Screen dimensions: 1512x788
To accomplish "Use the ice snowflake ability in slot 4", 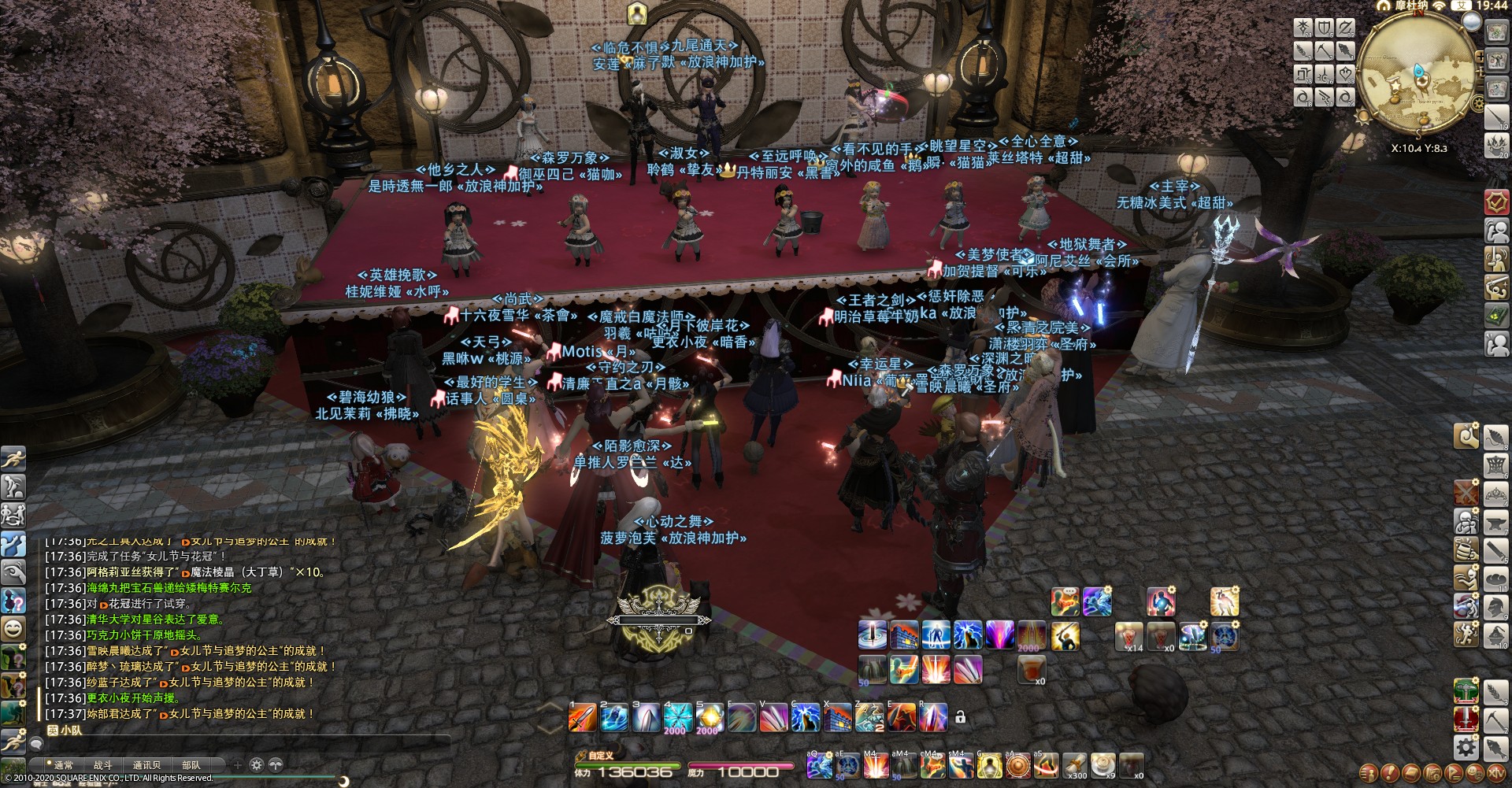I will tap(677, 717).
